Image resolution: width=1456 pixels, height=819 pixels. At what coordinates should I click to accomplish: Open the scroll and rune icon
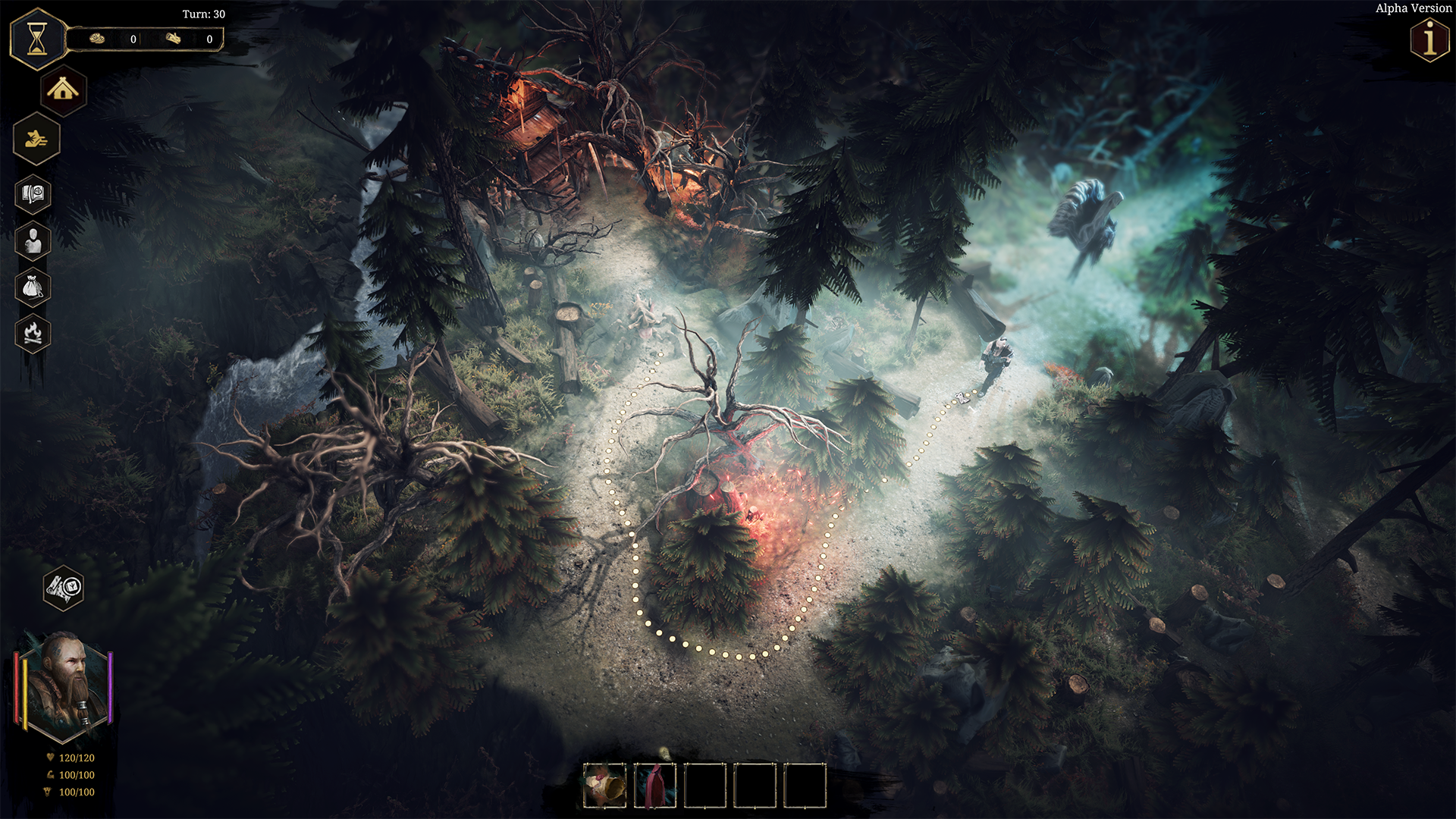tap(64, 587)
